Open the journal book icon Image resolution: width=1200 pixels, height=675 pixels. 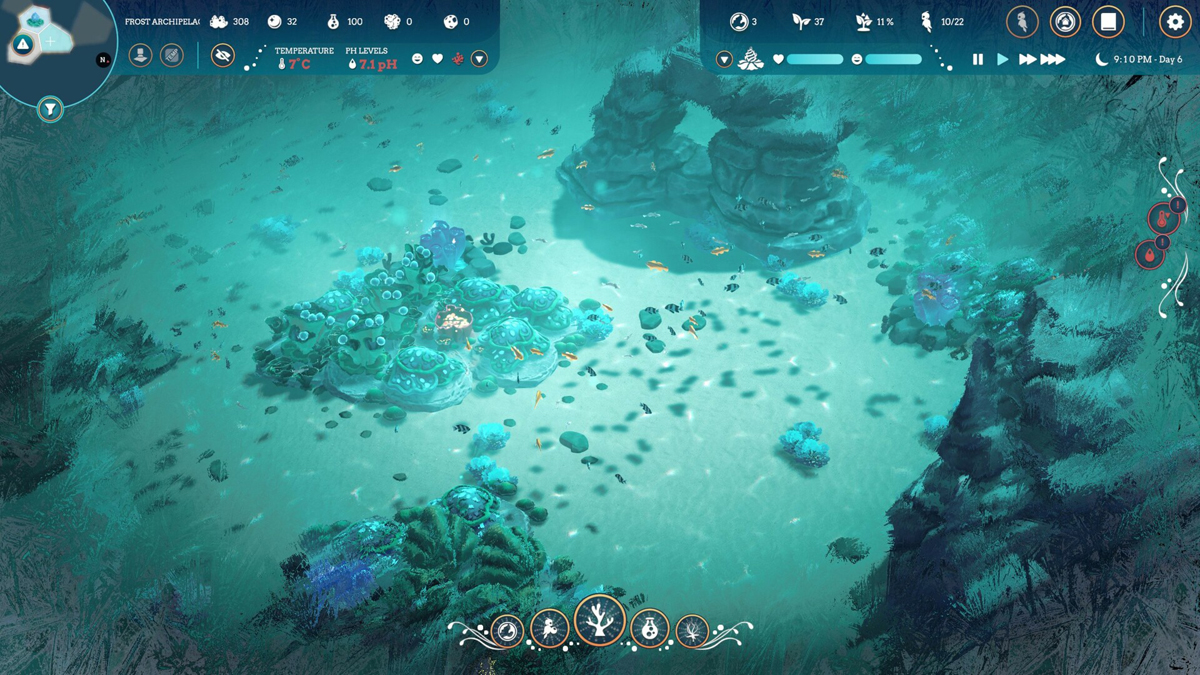pyautogui.click(x=1108, y=21)
